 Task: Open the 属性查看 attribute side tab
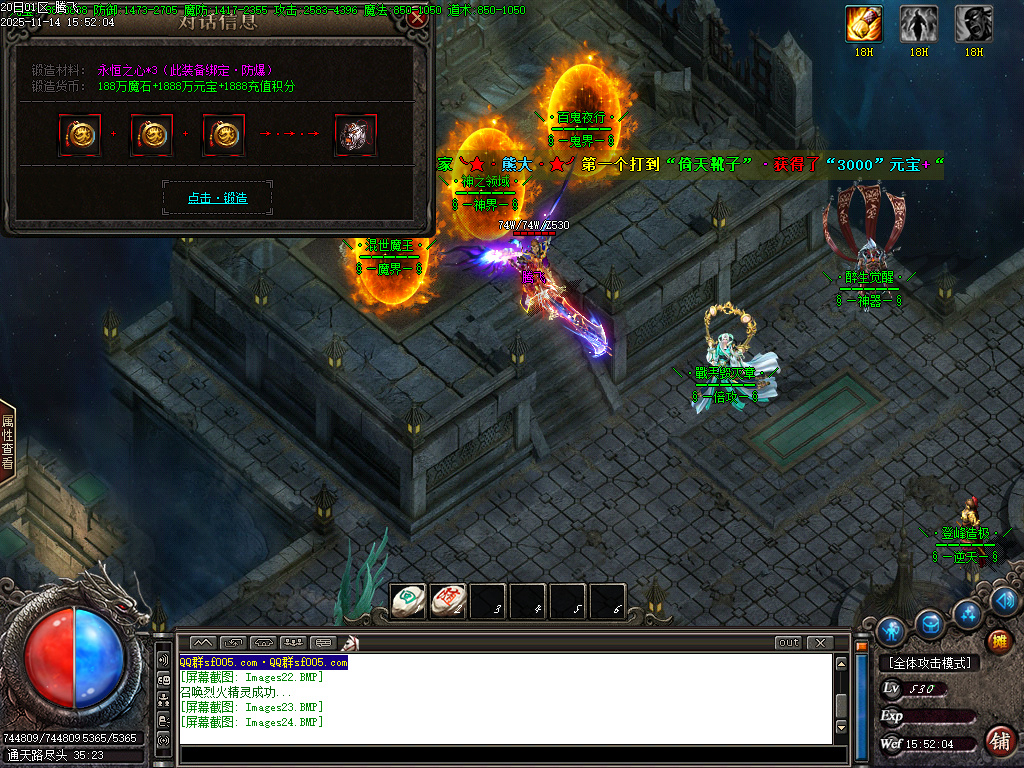[8, 443]
